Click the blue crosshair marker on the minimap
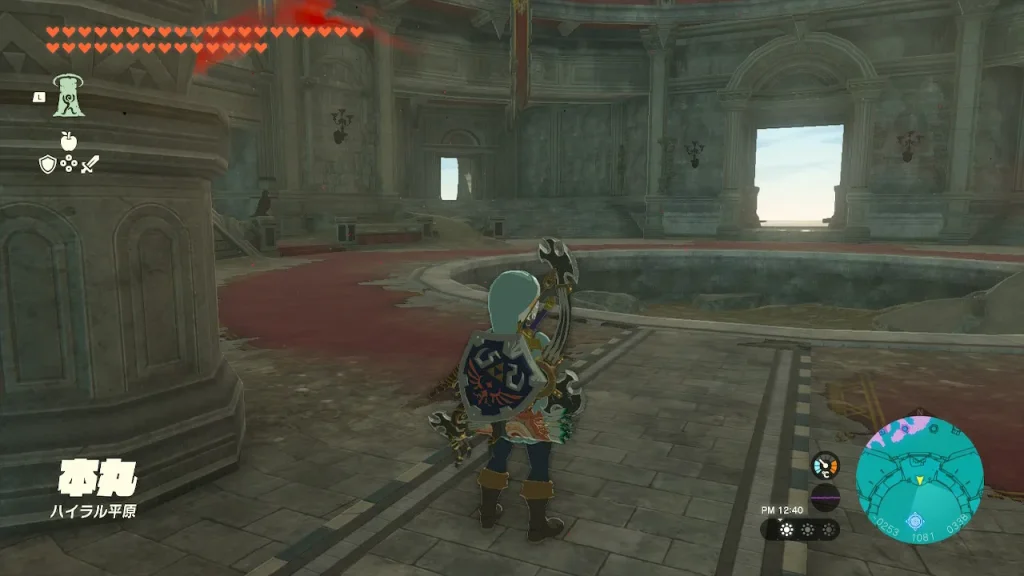The width and height of the screenshot is (1024, 576). [x=914, y=520]
